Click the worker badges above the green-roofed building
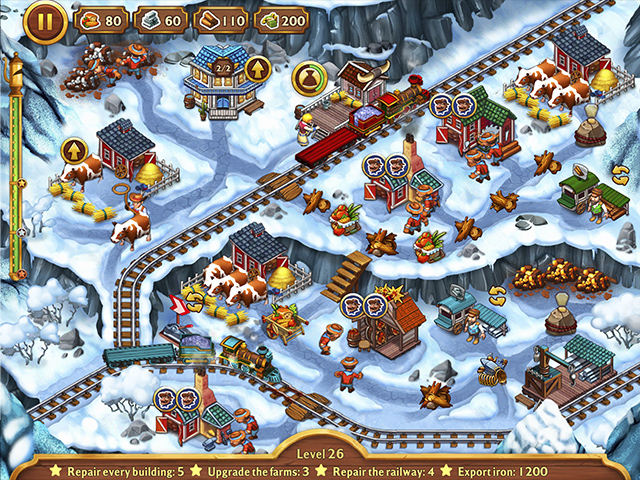This screenshot has height=480, width=640. point(452,104)
